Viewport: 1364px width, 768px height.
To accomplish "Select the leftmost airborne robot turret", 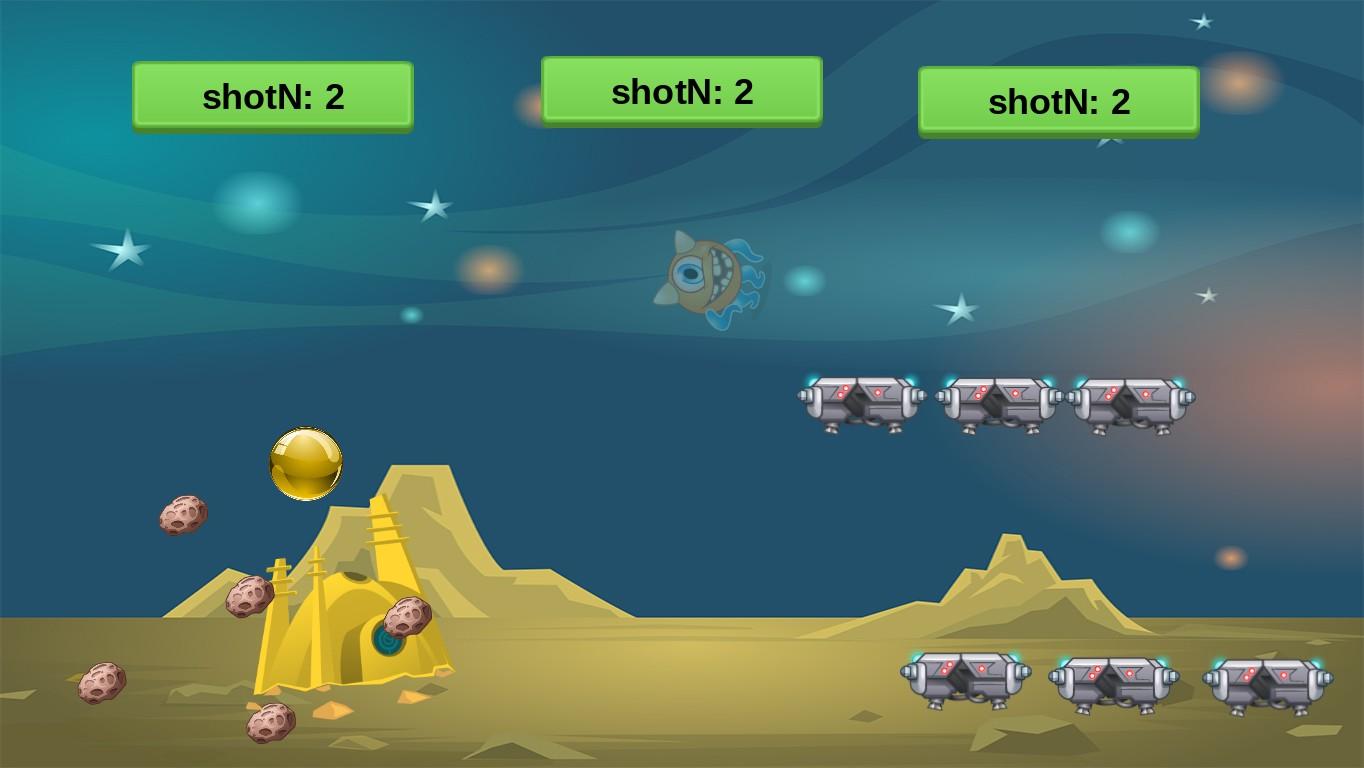I will [x=861, y=400].
